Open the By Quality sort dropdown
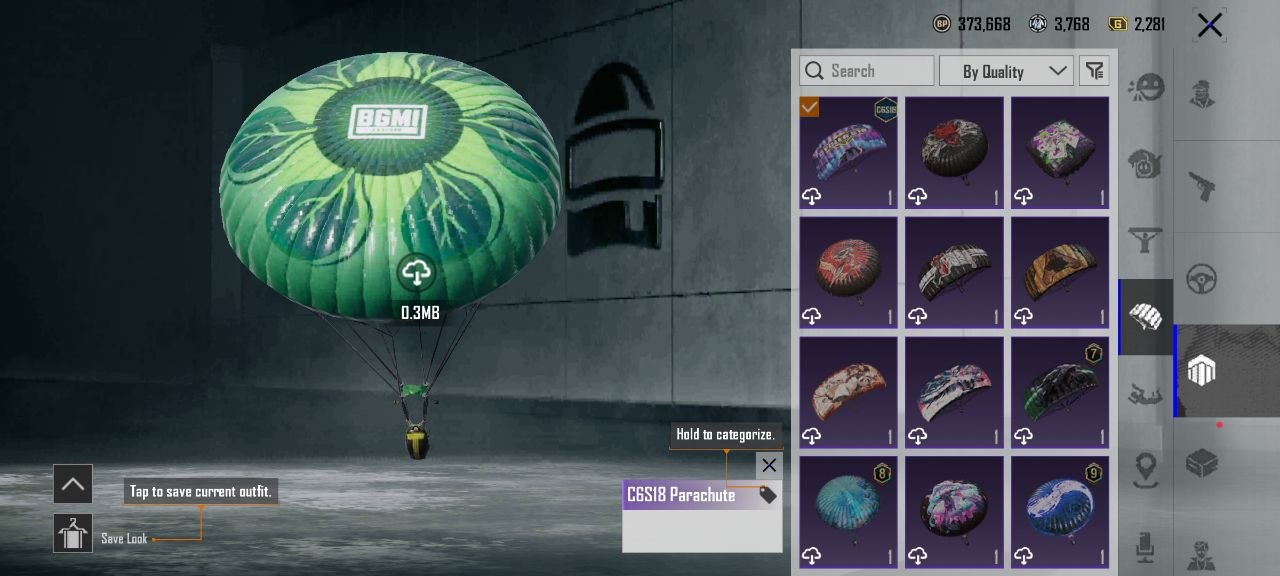The width and height of the screenshot is (1280, 576). [x=1005, y=71]
